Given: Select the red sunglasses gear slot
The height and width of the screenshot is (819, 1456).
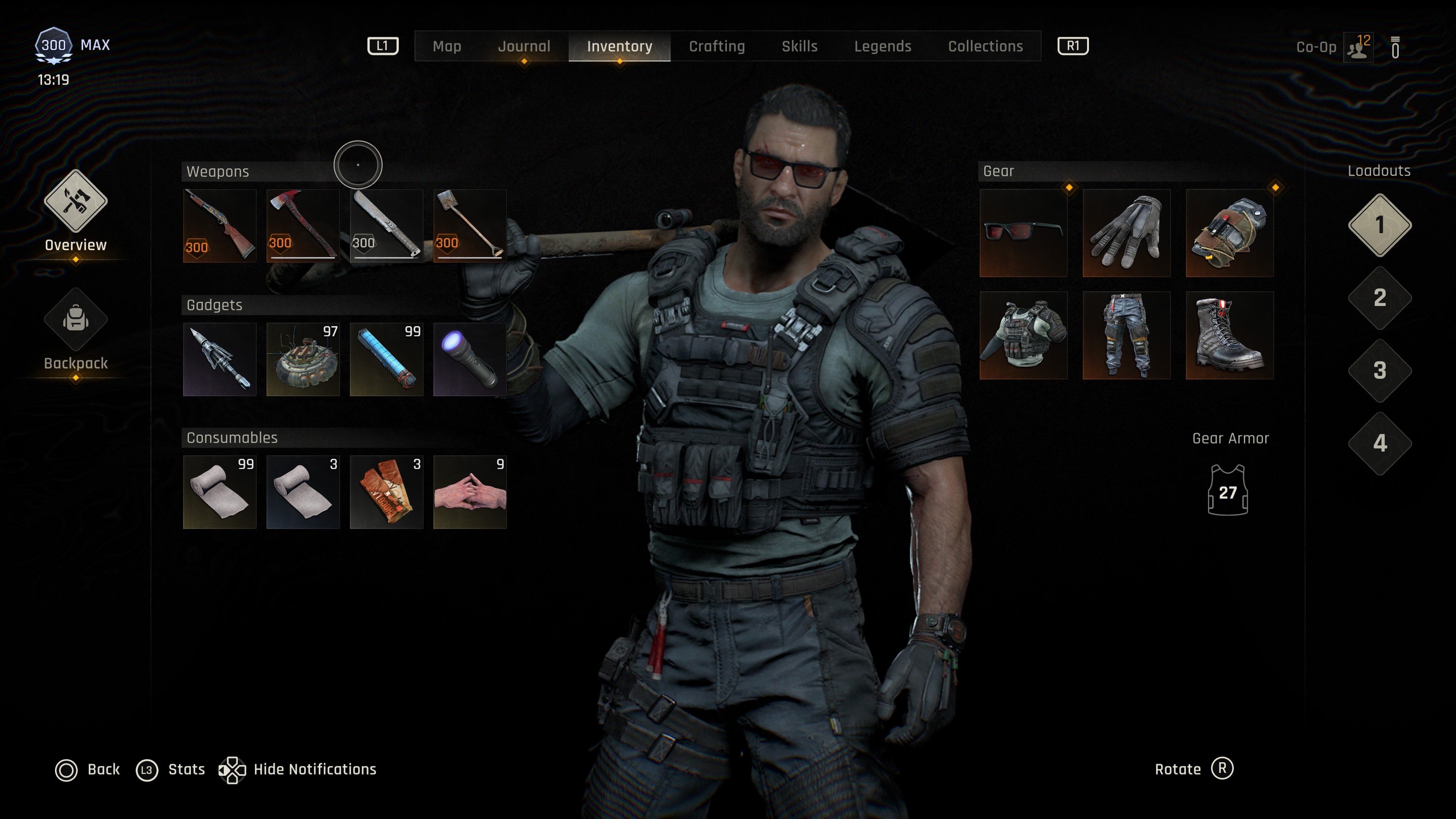Looking at the screenshot, I should tap(1023, 233).
